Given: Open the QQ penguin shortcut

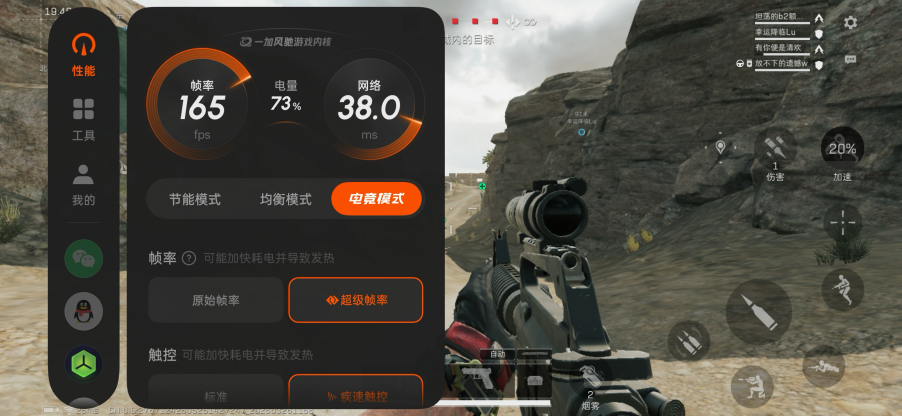Looking at the screenshot, I should [83, 312].
